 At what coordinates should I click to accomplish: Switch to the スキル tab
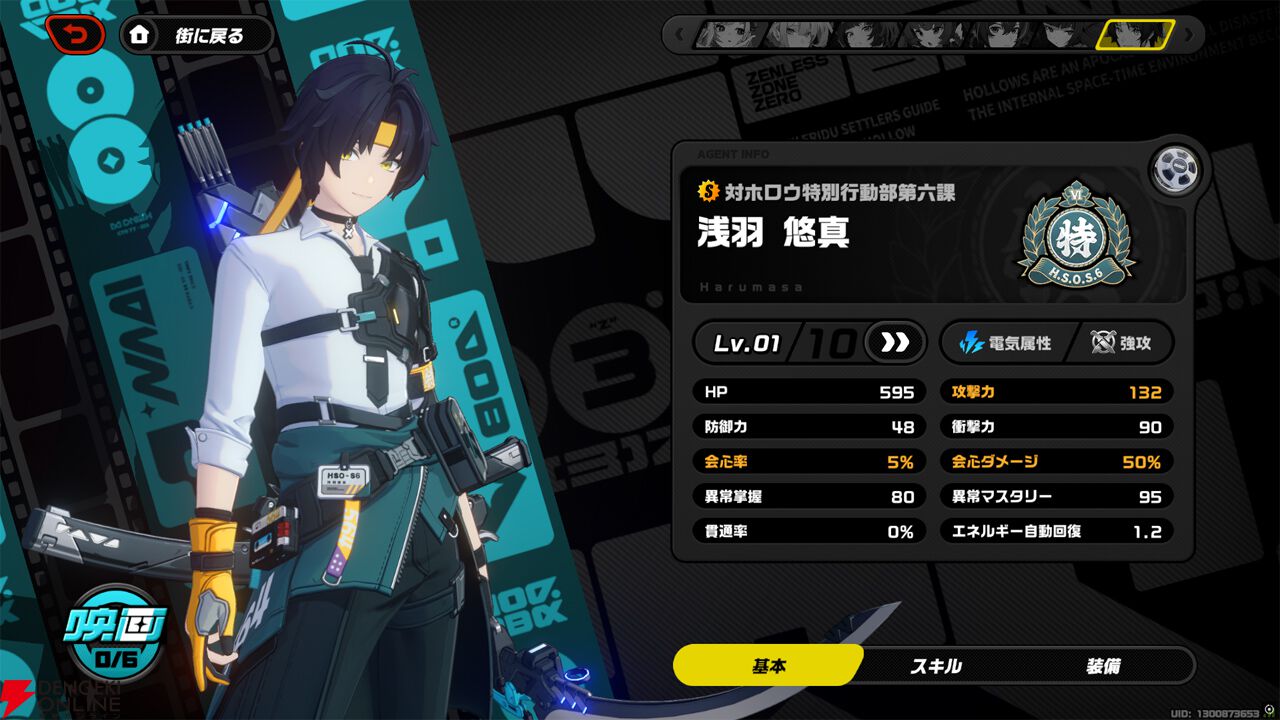[x=936, y=665]
